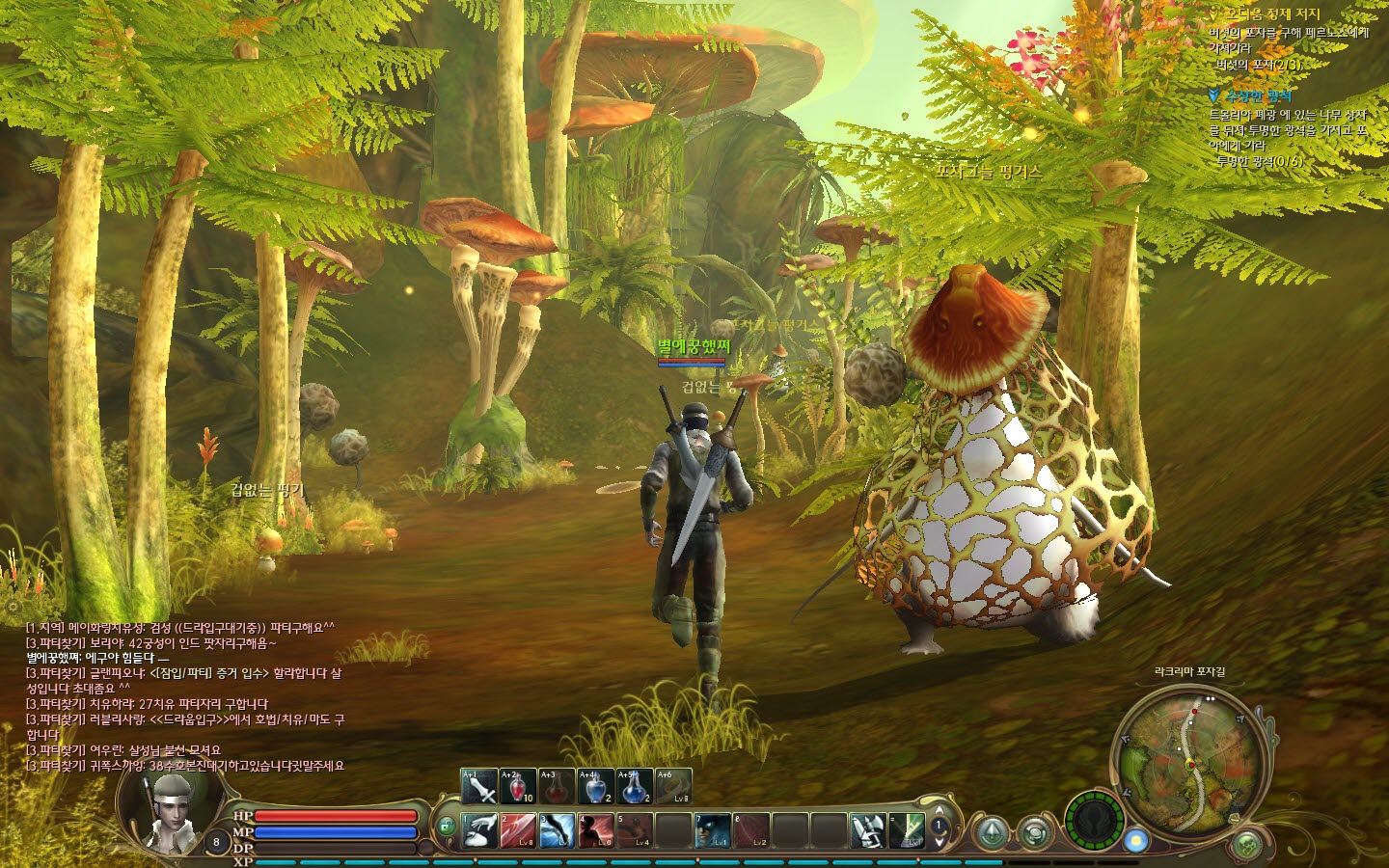This screenshot has width=1389, height=868.
Task: Activate the loot pickup hand skill
Action: [x=480, y=830]
